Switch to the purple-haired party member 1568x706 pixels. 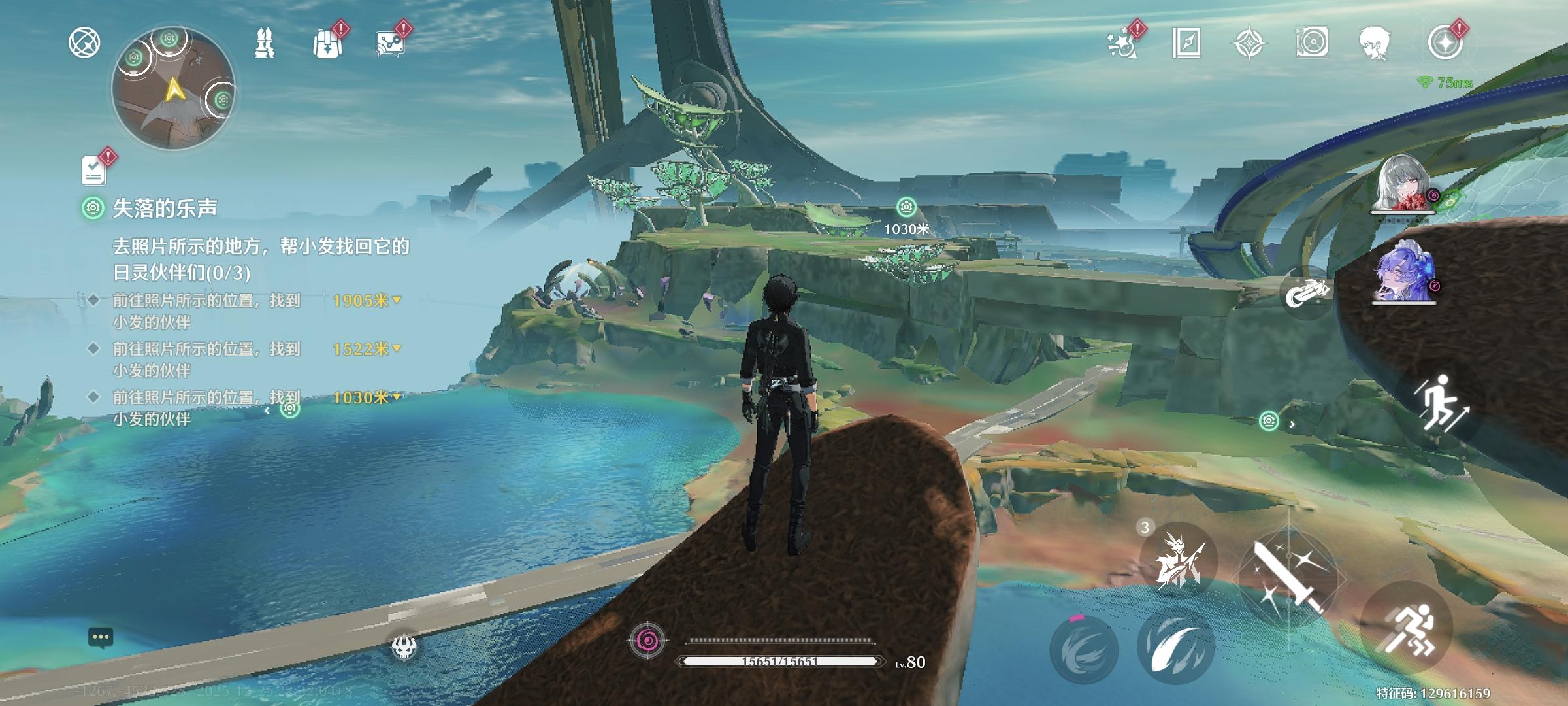click(x=1405, y=276)
